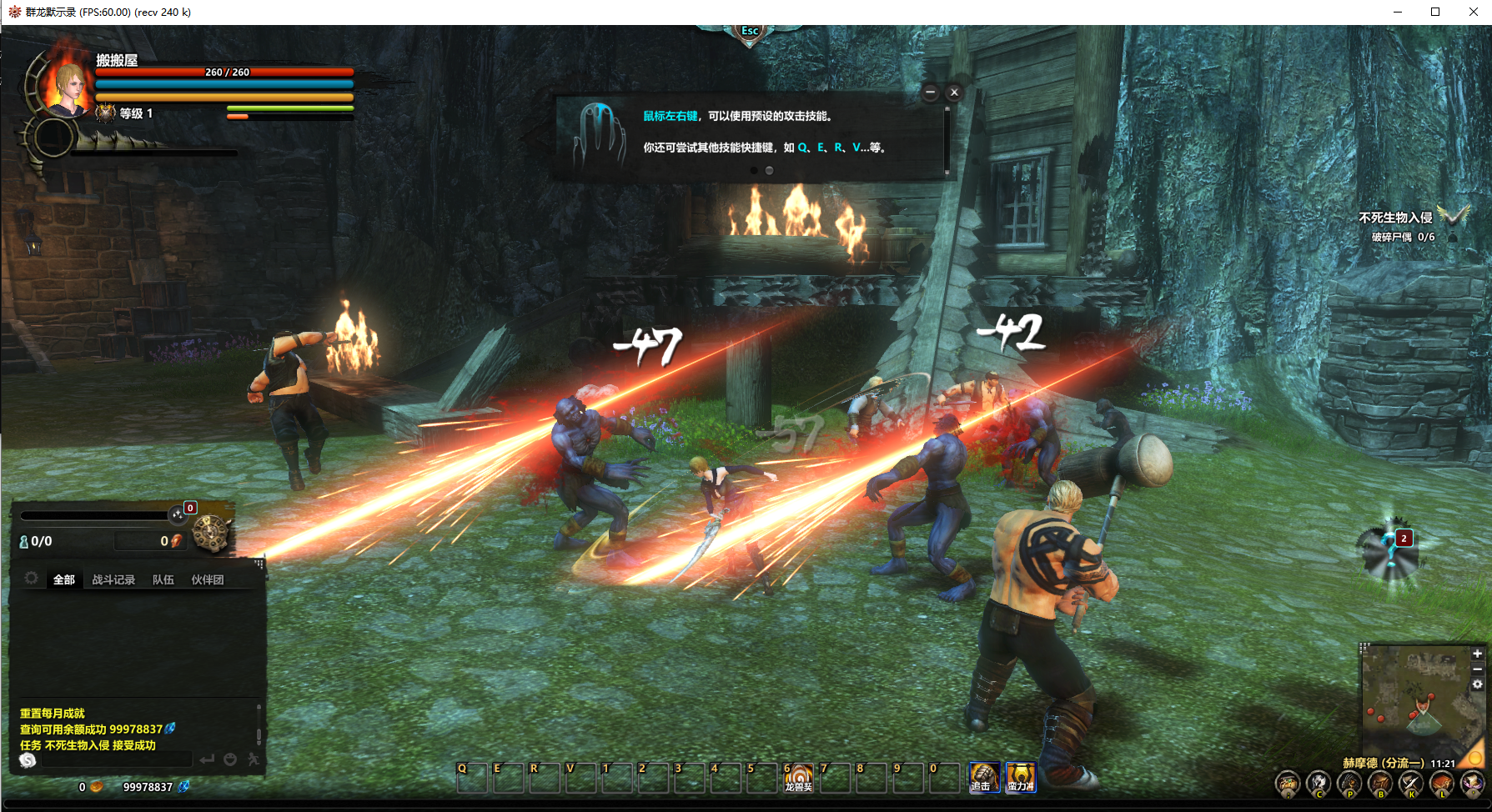
Task: Open the character helmet icon
Action: click(x=1319, y=784)
